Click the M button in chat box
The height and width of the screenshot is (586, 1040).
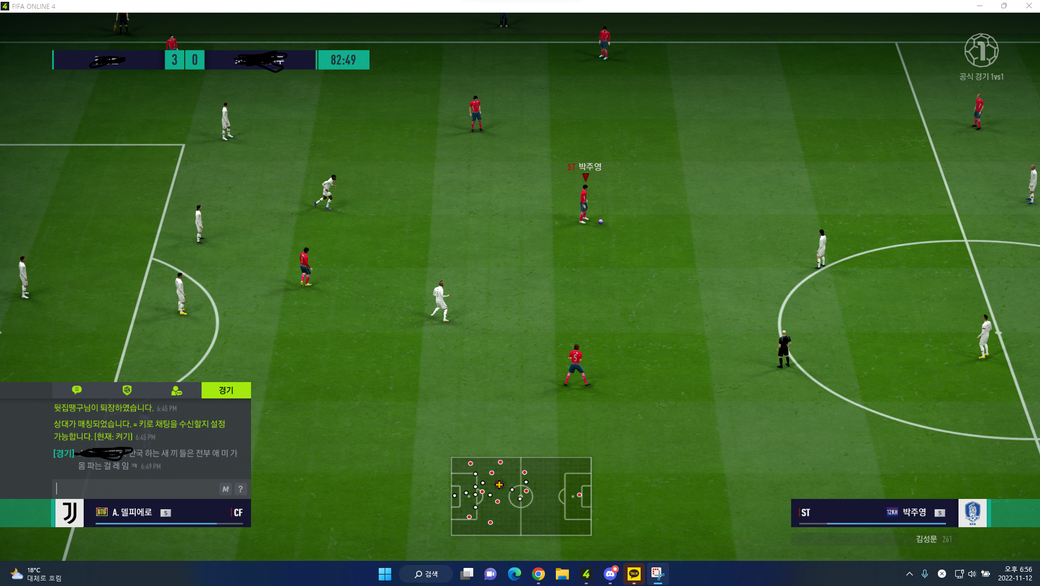pos(226,489)
